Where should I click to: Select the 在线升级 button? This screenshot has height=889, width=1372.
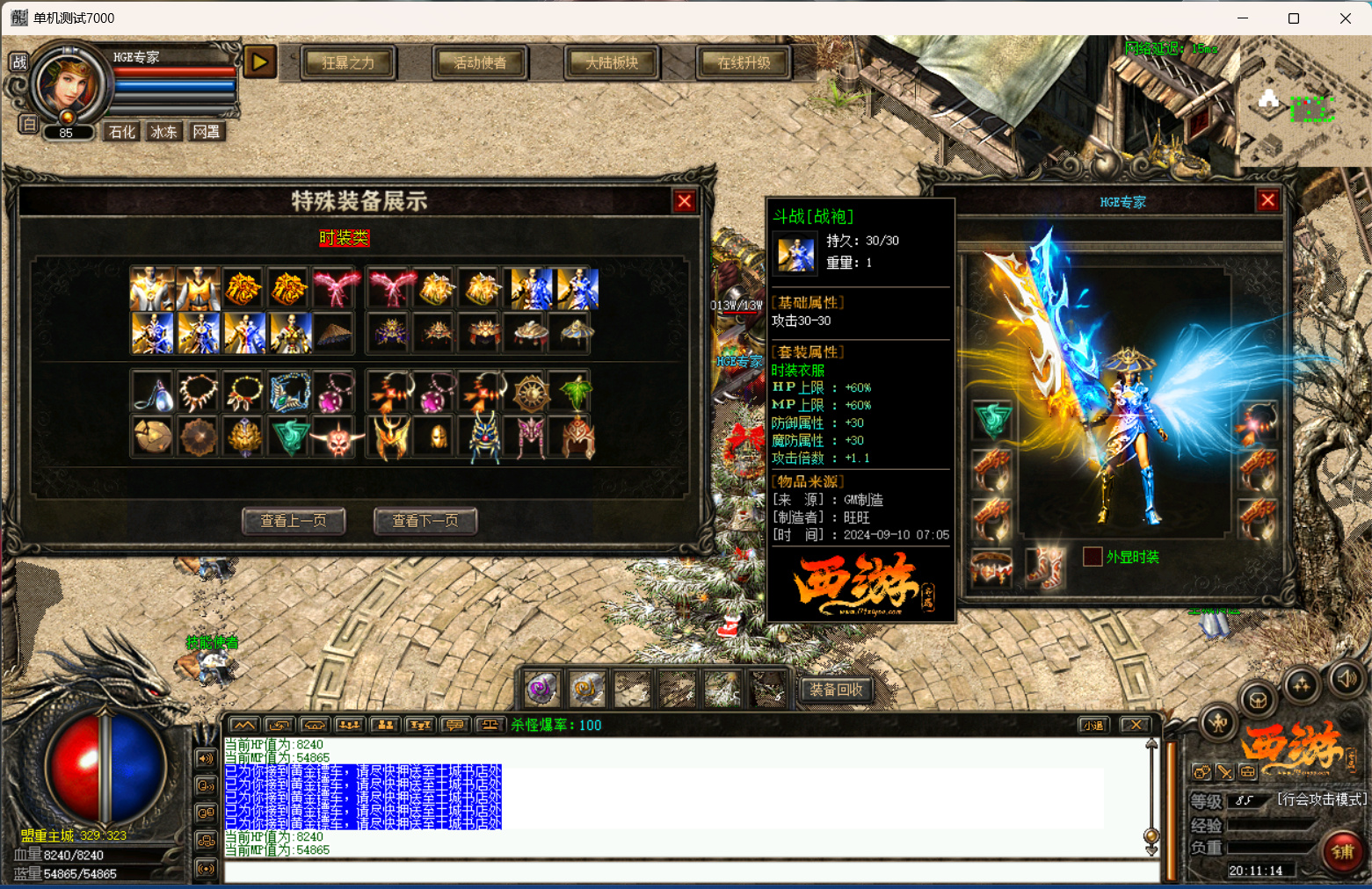click(x=744, y=62)
